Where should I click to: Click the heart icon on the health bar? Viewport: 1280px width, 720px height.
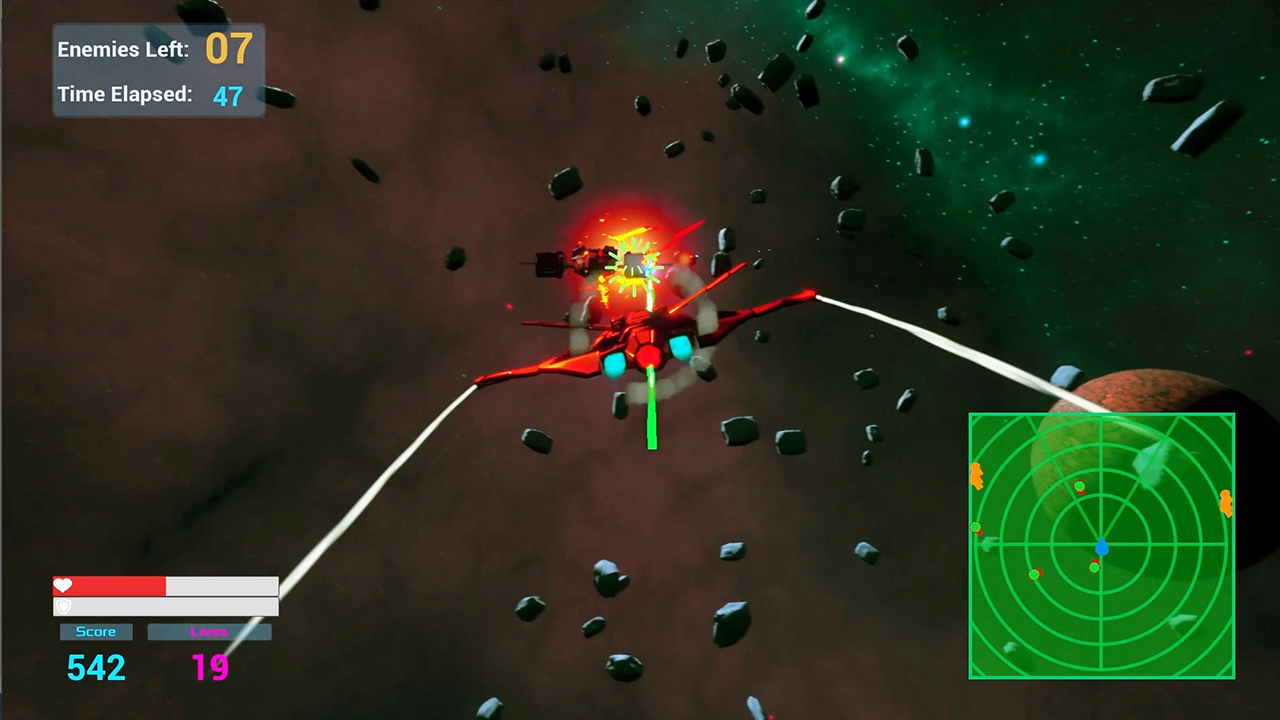point(62,586)
